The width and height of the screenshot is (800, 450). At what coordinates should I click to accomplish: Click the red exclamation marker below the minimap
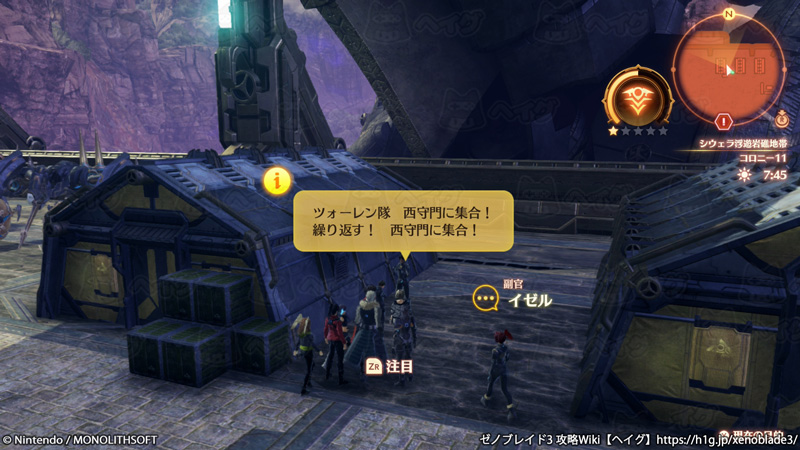(725, 121)
